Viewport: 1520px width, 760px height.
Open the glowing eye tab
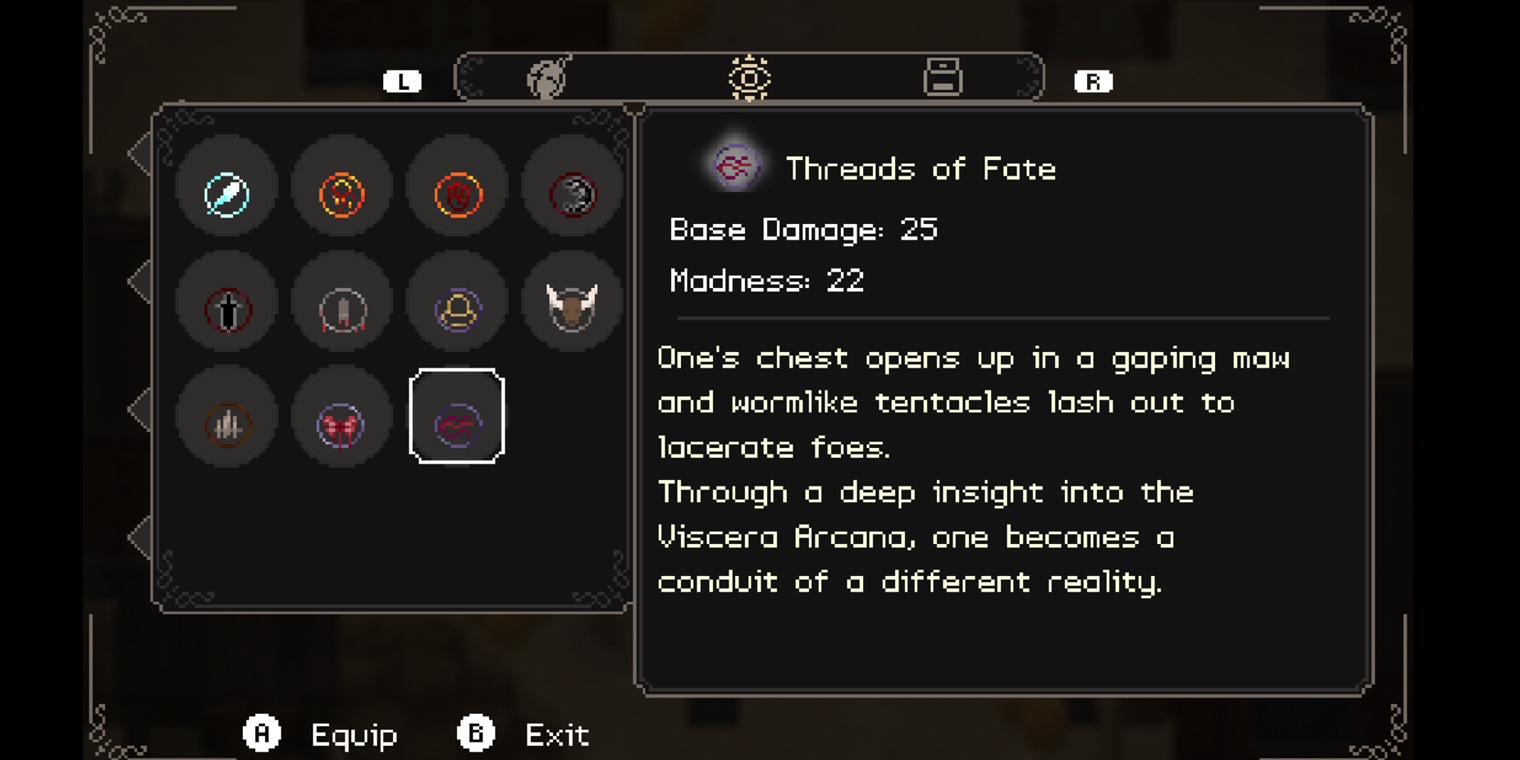tap(749, 78)
